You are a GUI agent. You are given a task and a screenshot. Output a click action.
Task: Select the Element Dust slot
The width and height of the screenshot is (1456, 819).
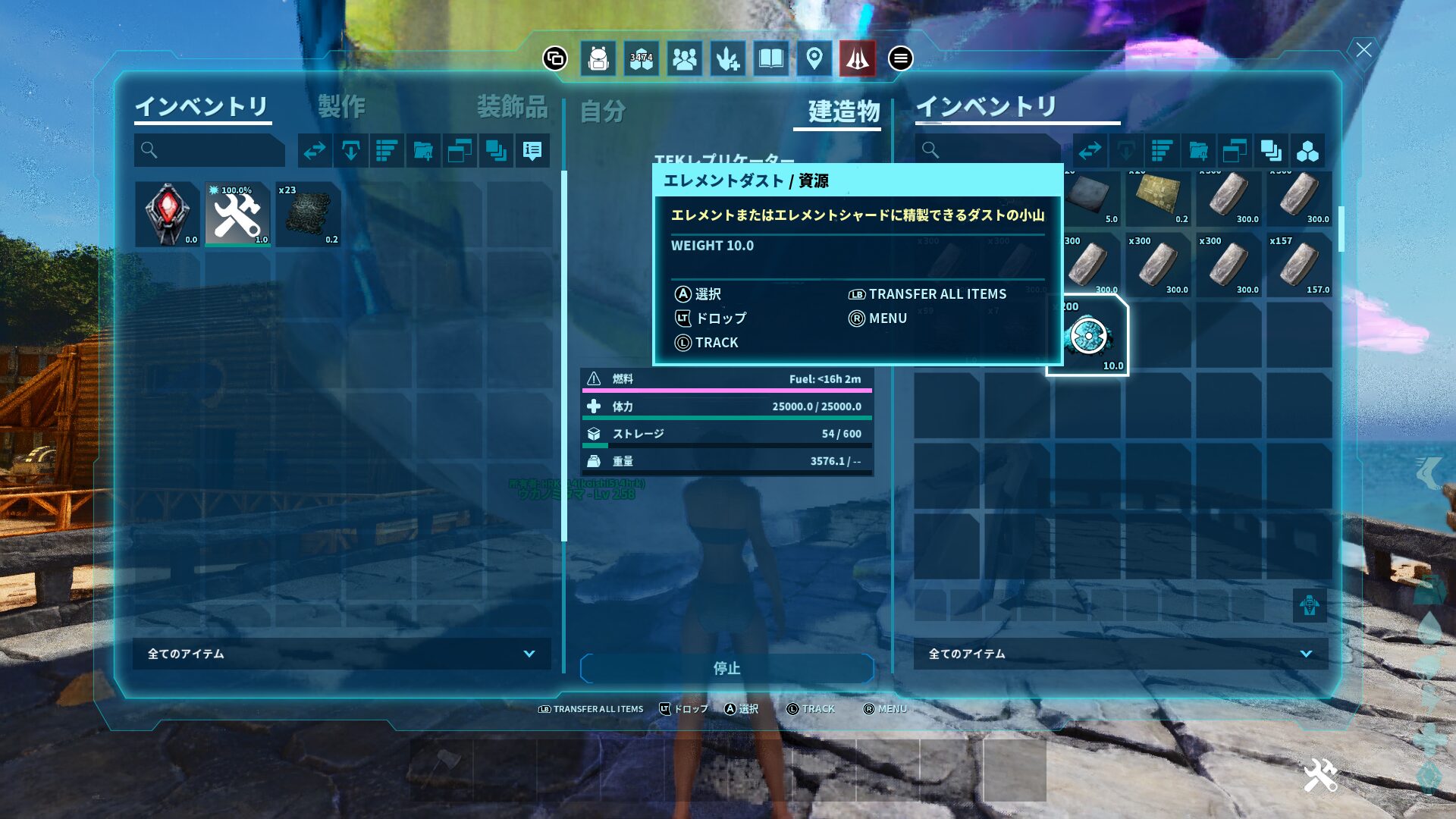coord(1088,336)
